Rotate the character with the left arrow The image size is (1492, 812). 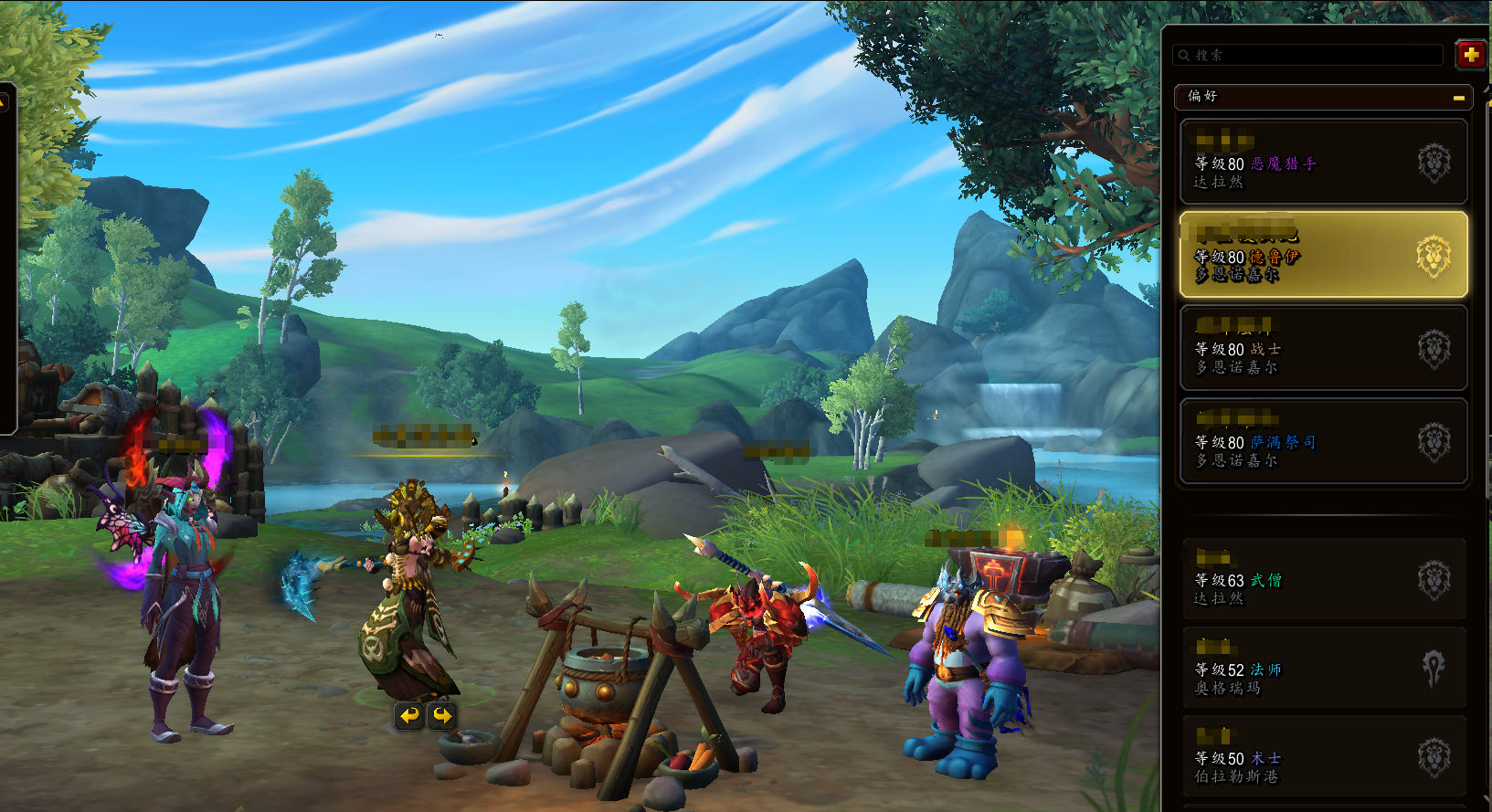pyautogui.click(x=409, y=716)
